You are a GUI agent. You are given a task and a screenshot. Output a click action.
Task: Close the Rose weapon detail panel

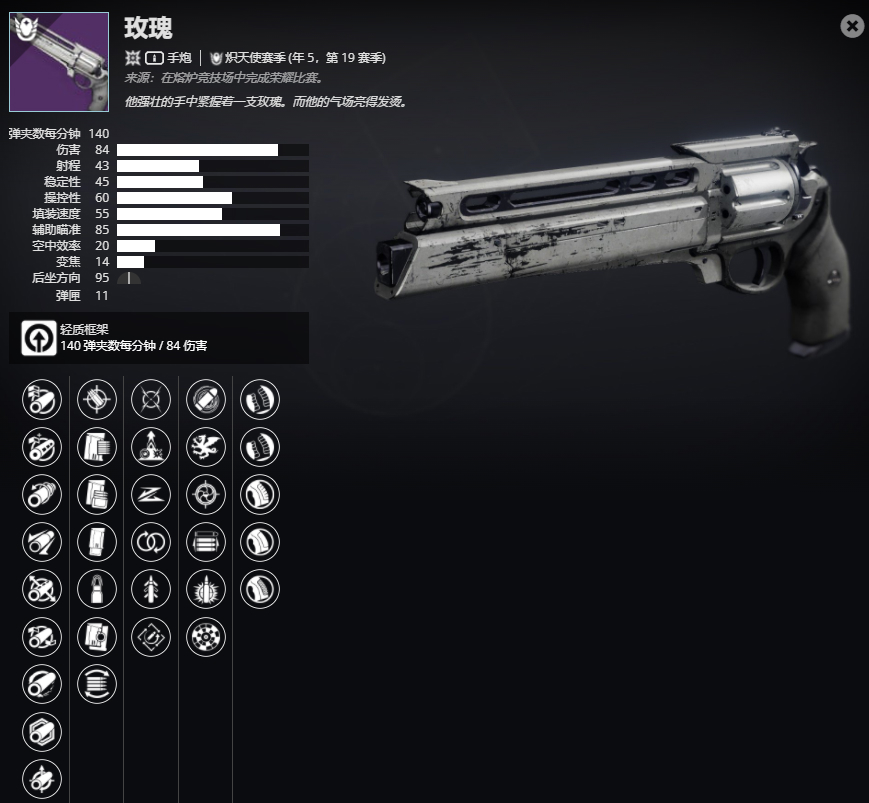852,26
